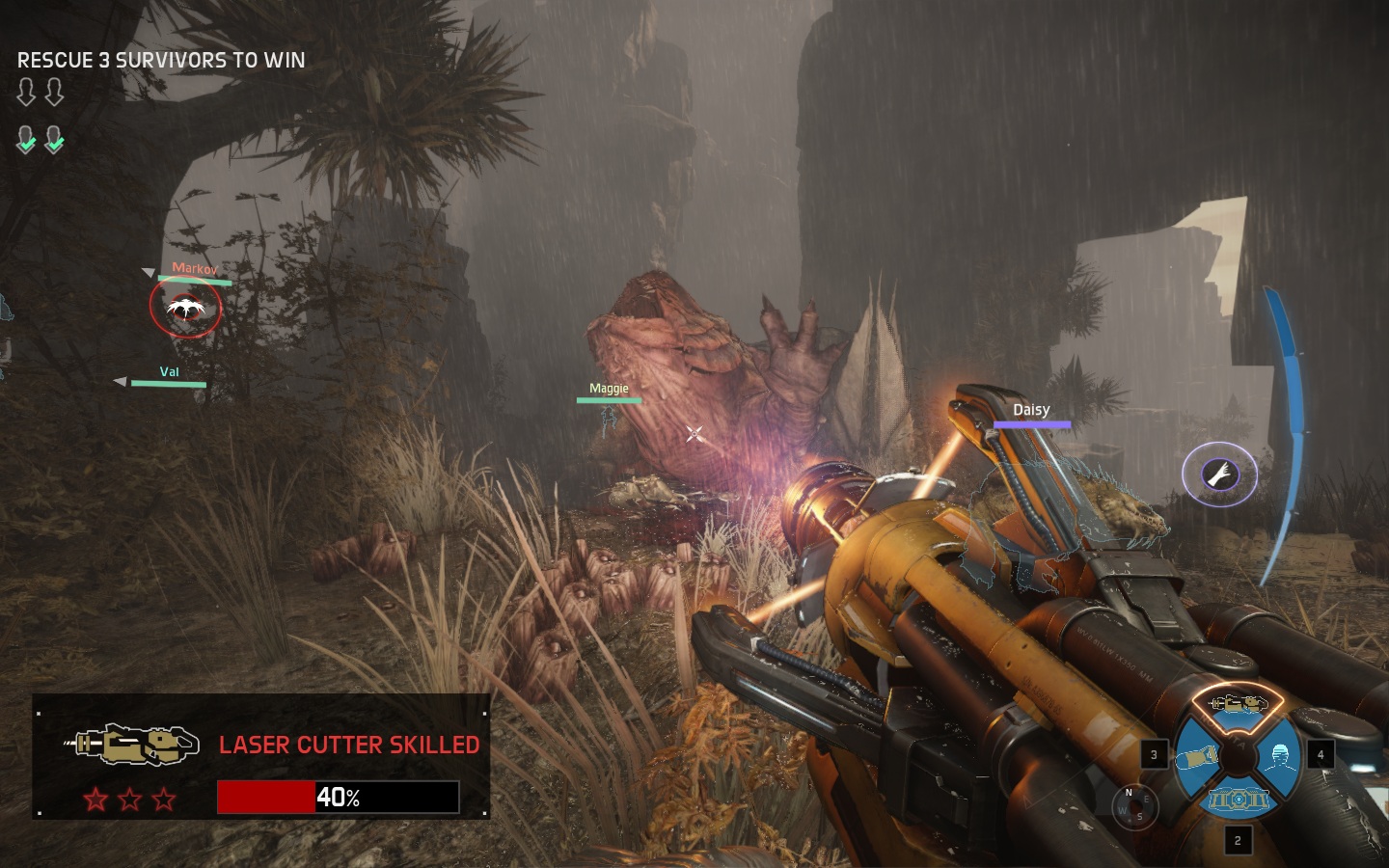The height and width of the screenshot is (868, 1389).
Task: Select the Laser Cutter weapon segment
Action: pos(1238,705)
